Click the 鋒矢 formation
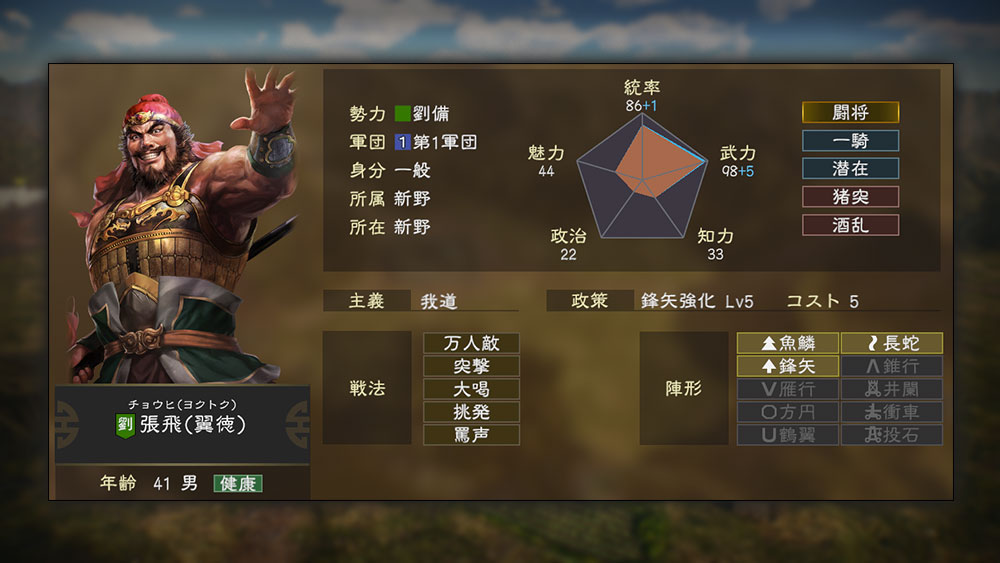Screen dimensions: 1000x563 tap(788, 366)
